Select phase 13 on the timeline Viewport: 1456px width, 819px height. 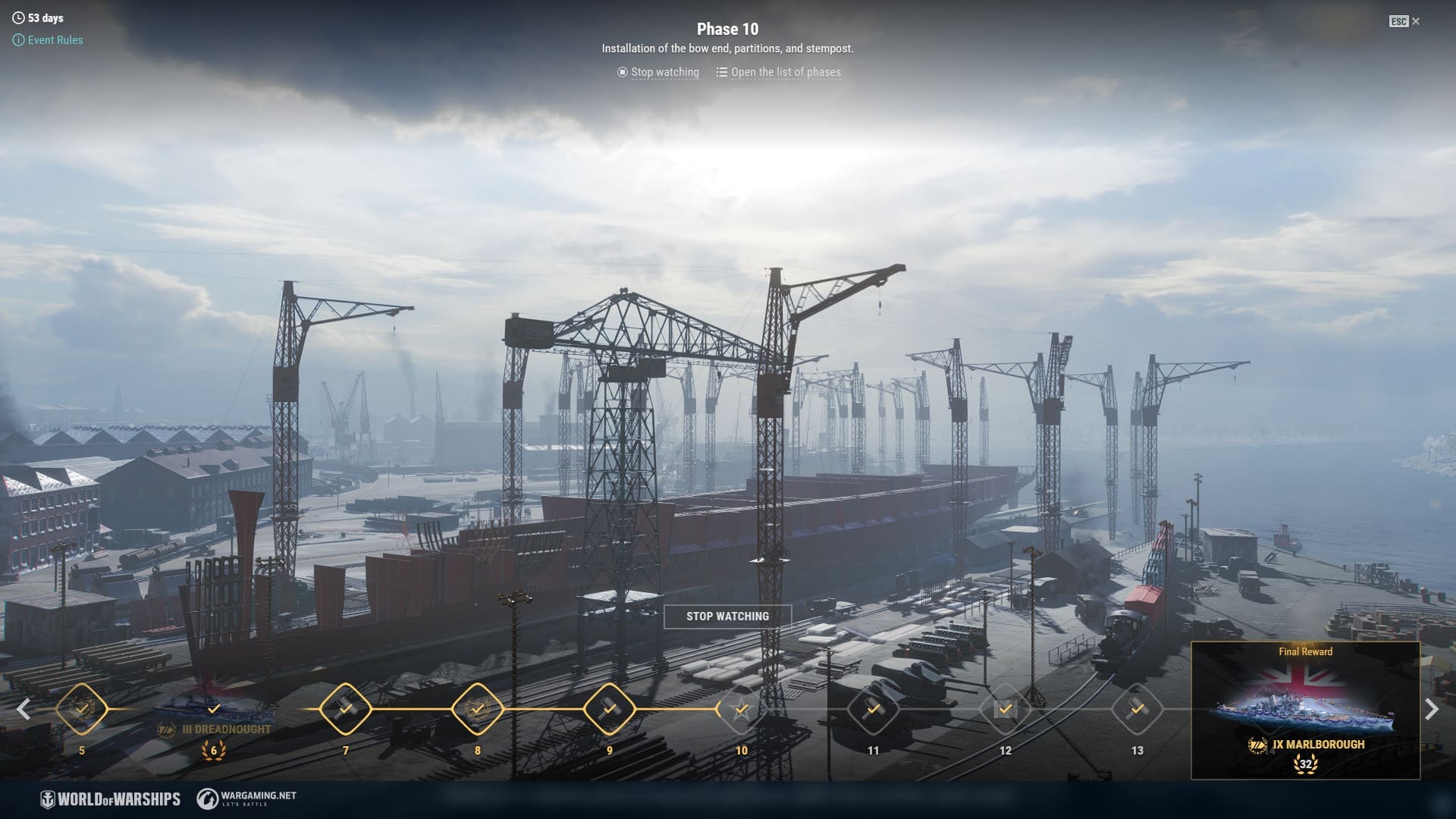[1137, 709]
